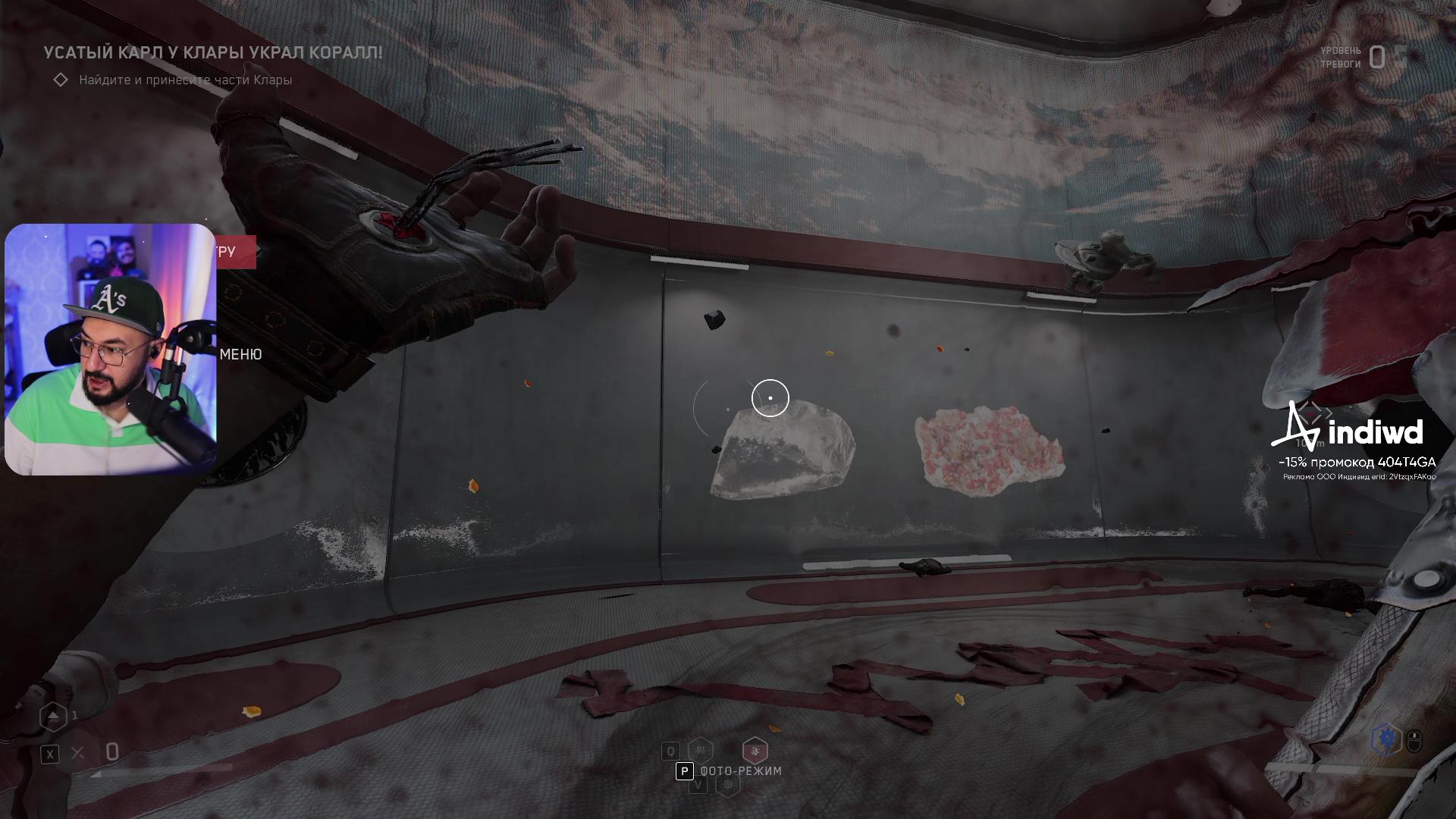The height and width of the screenshot is (819, 1456).
Task: Open the partially hidden МЕНЮ entry
Action: click(x=240, y=354)
